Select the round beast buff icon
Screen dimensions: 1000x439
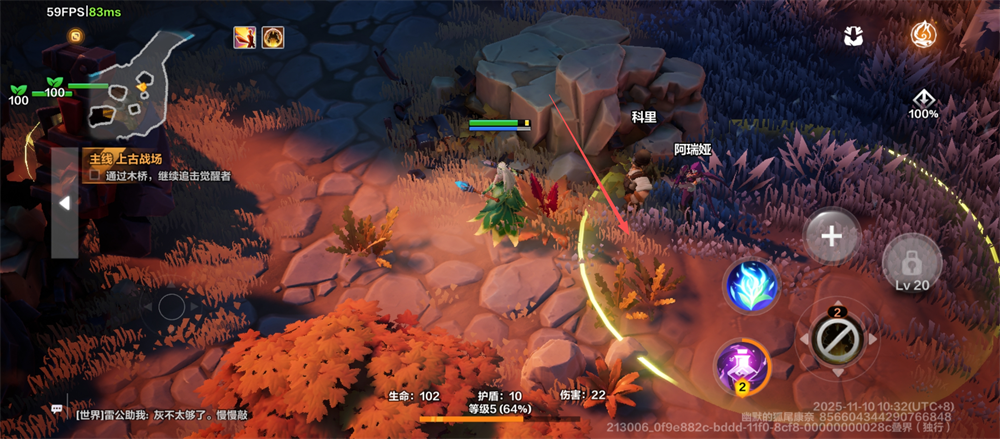[272, 38]
